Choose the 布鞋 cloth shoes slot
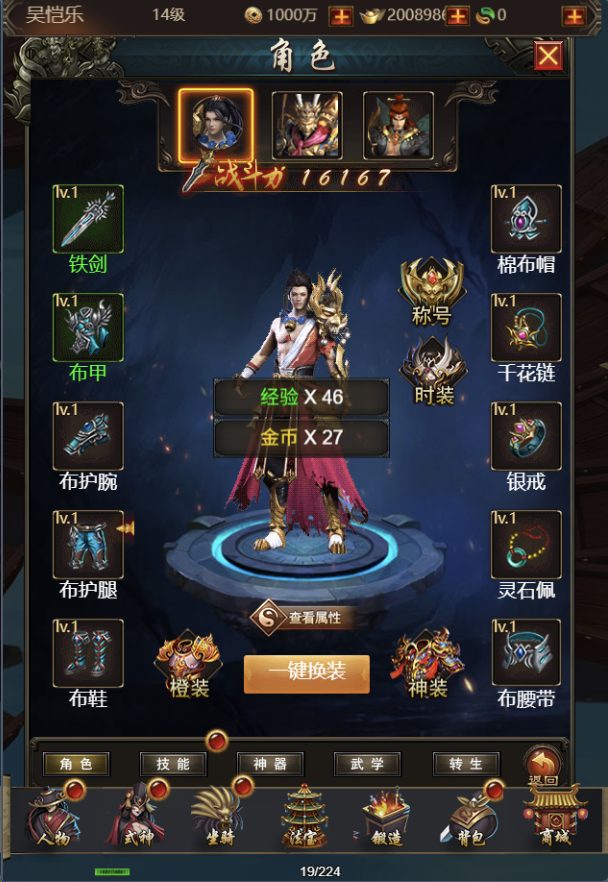 tap(88, 653)
